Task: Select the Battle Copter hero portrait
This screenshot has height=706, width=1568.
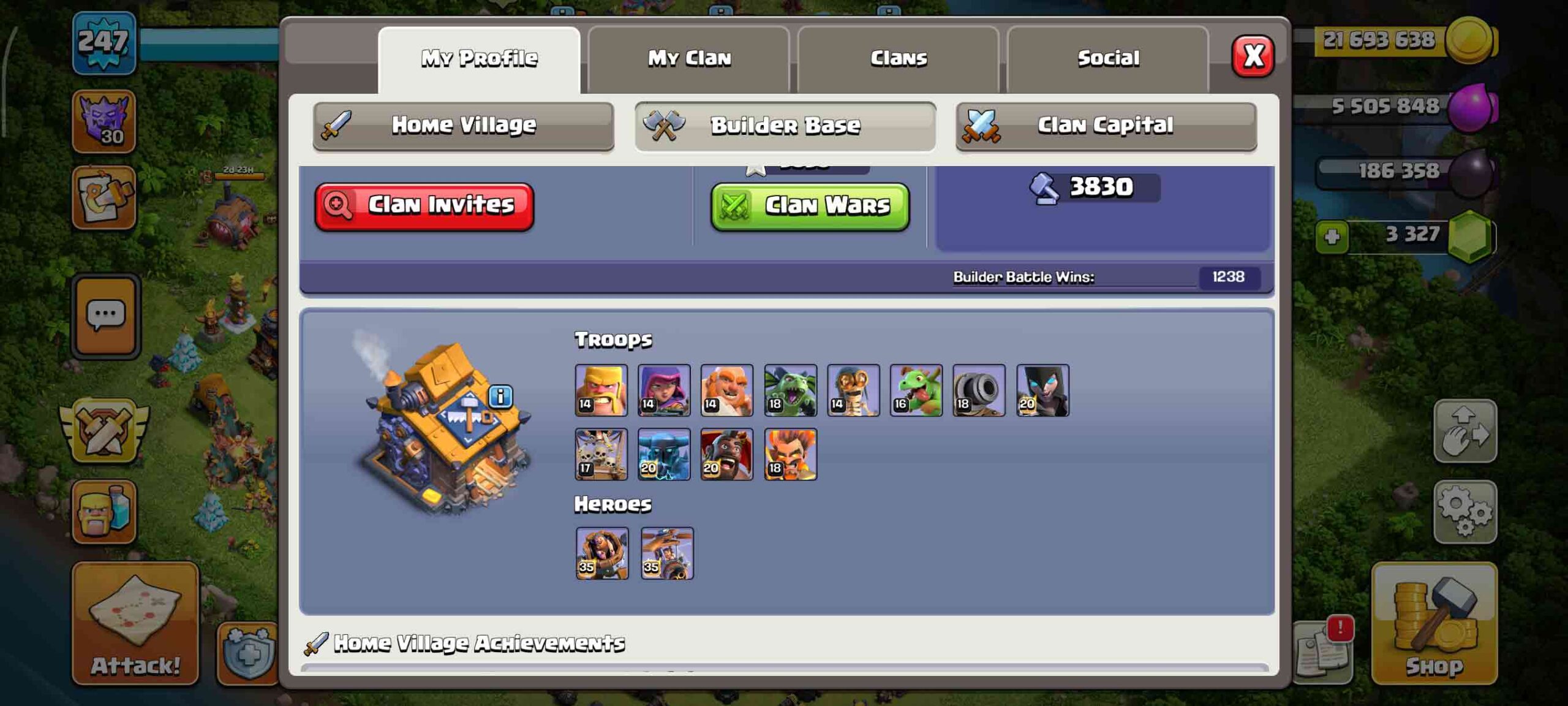Action: point(666,553)
